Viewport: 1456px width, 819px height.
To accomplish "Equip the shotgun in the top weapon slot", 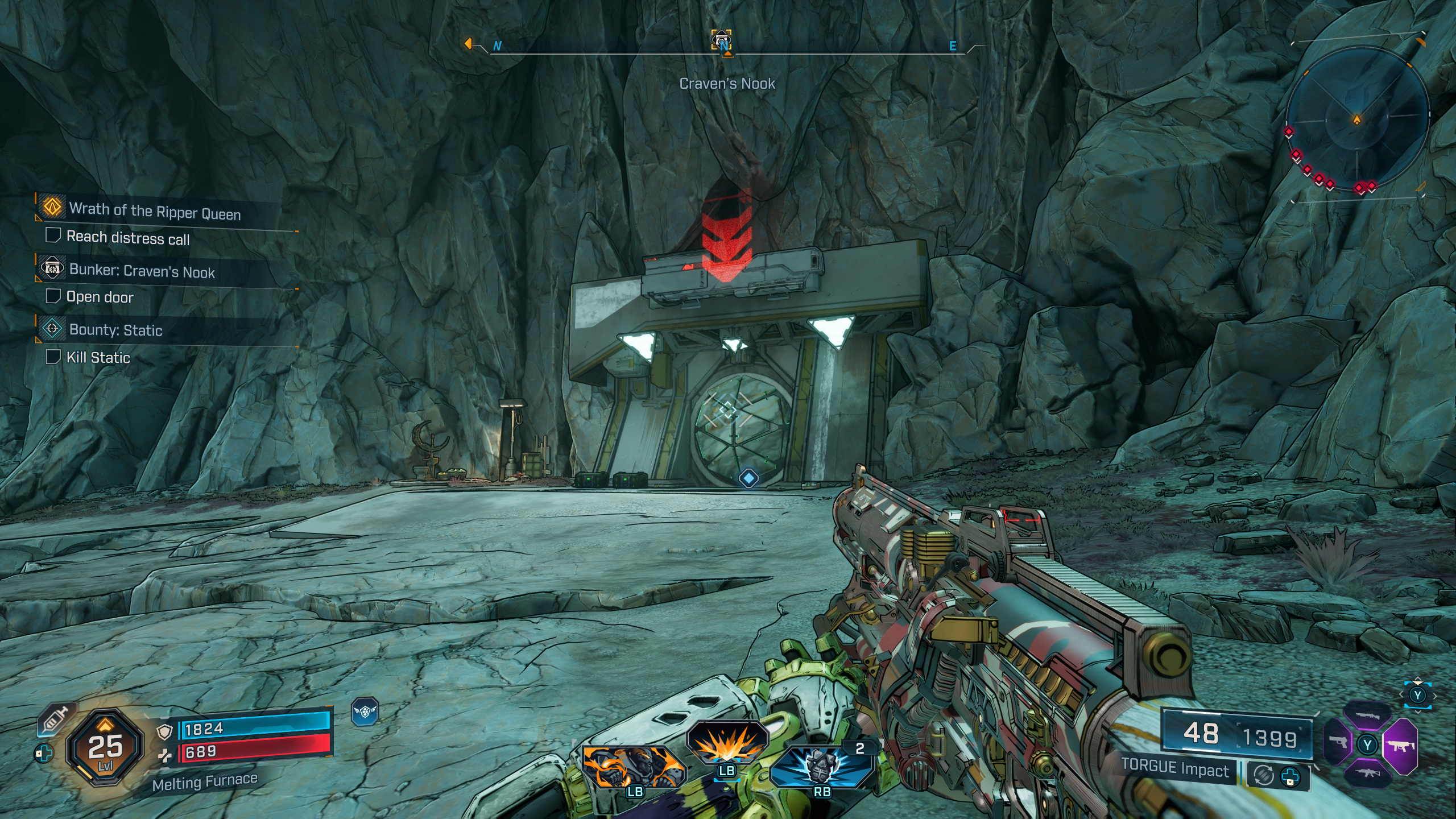I will (x=1368, y=717).
